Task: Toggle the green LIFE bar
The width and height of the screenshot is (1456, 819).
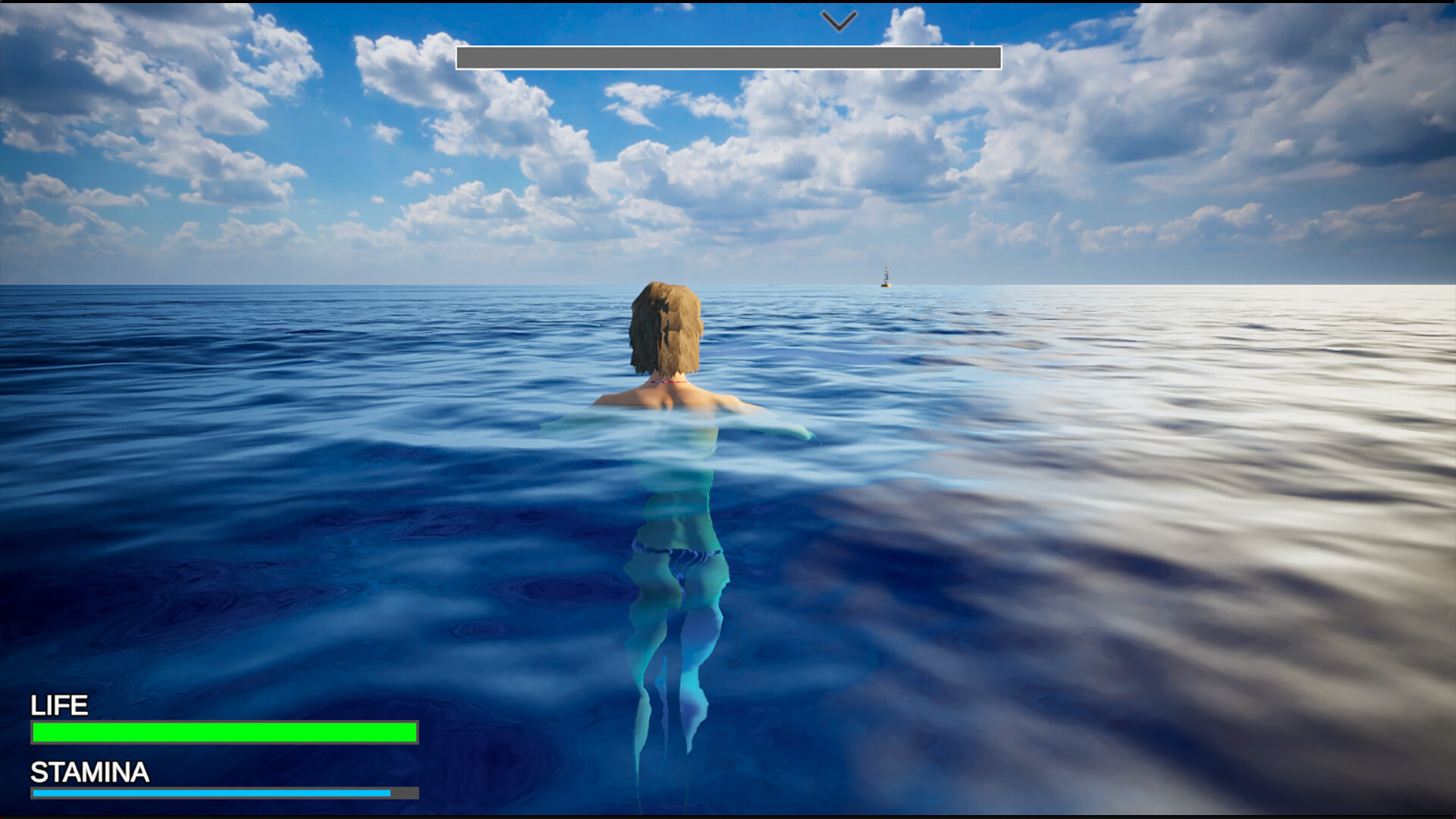Action: [223, 733]
